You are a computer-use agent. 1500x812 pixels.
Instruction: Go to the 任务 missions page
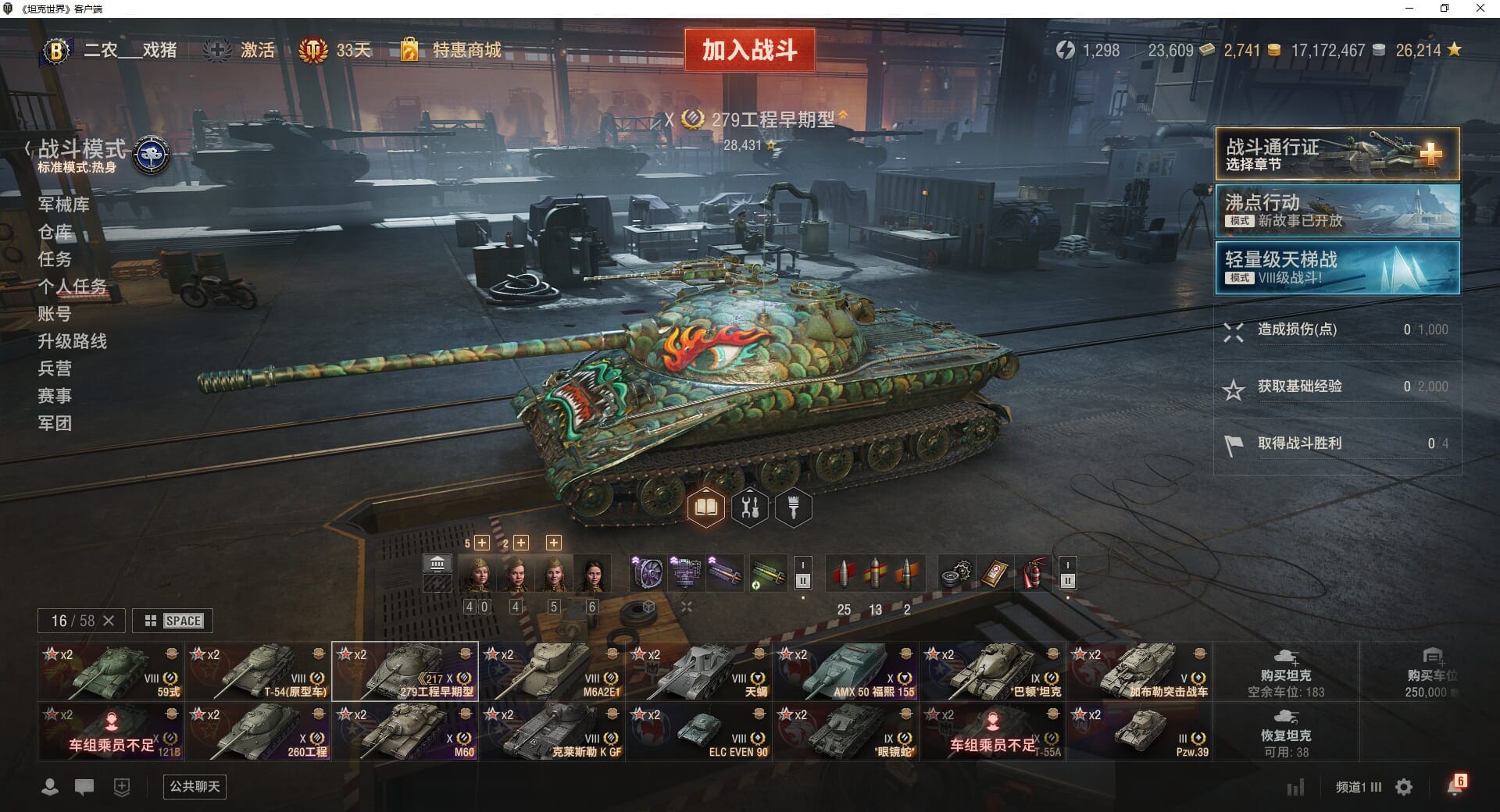55,259
